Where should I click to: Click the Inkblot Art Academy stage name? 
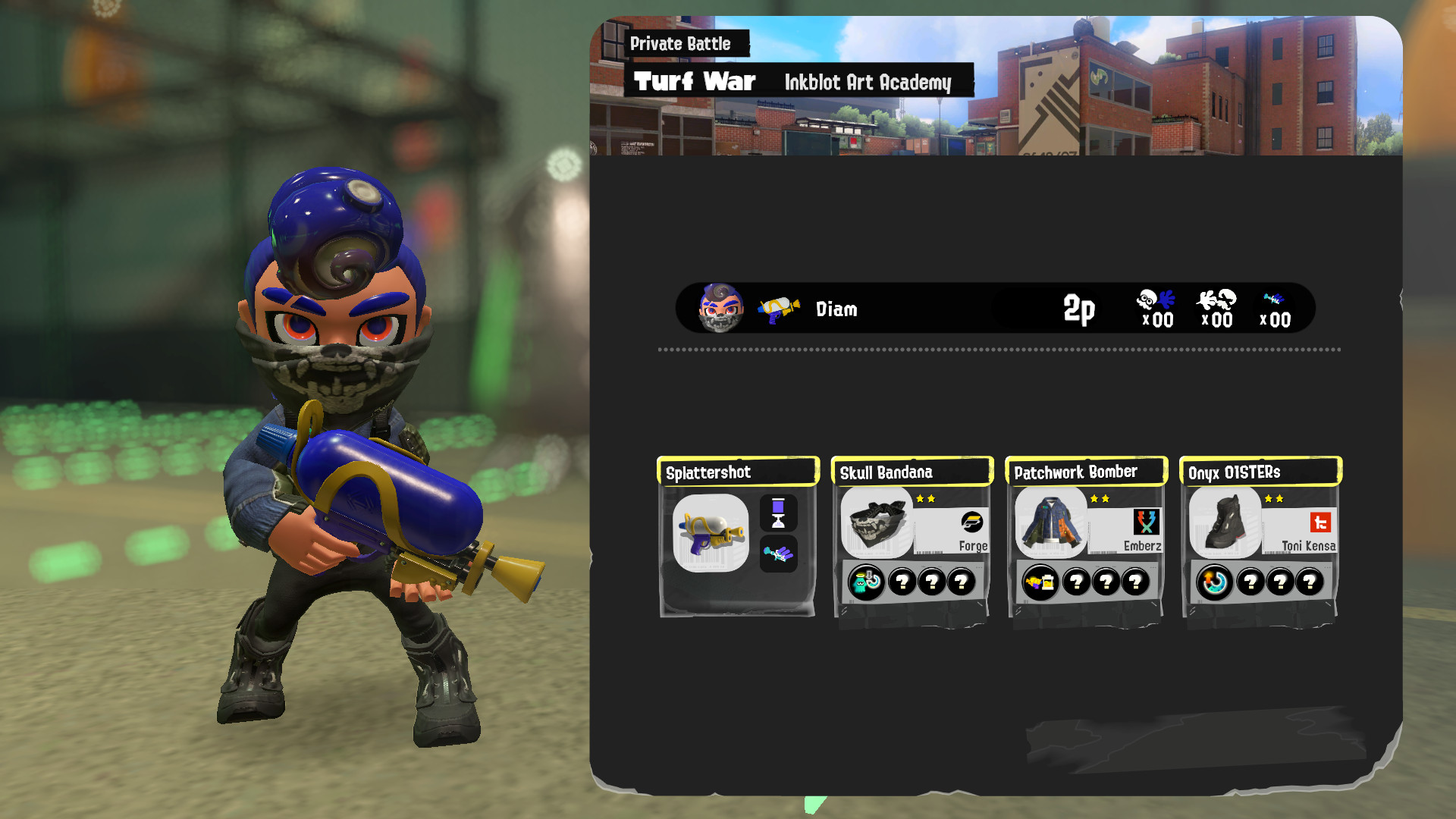[x=868, y=83]
